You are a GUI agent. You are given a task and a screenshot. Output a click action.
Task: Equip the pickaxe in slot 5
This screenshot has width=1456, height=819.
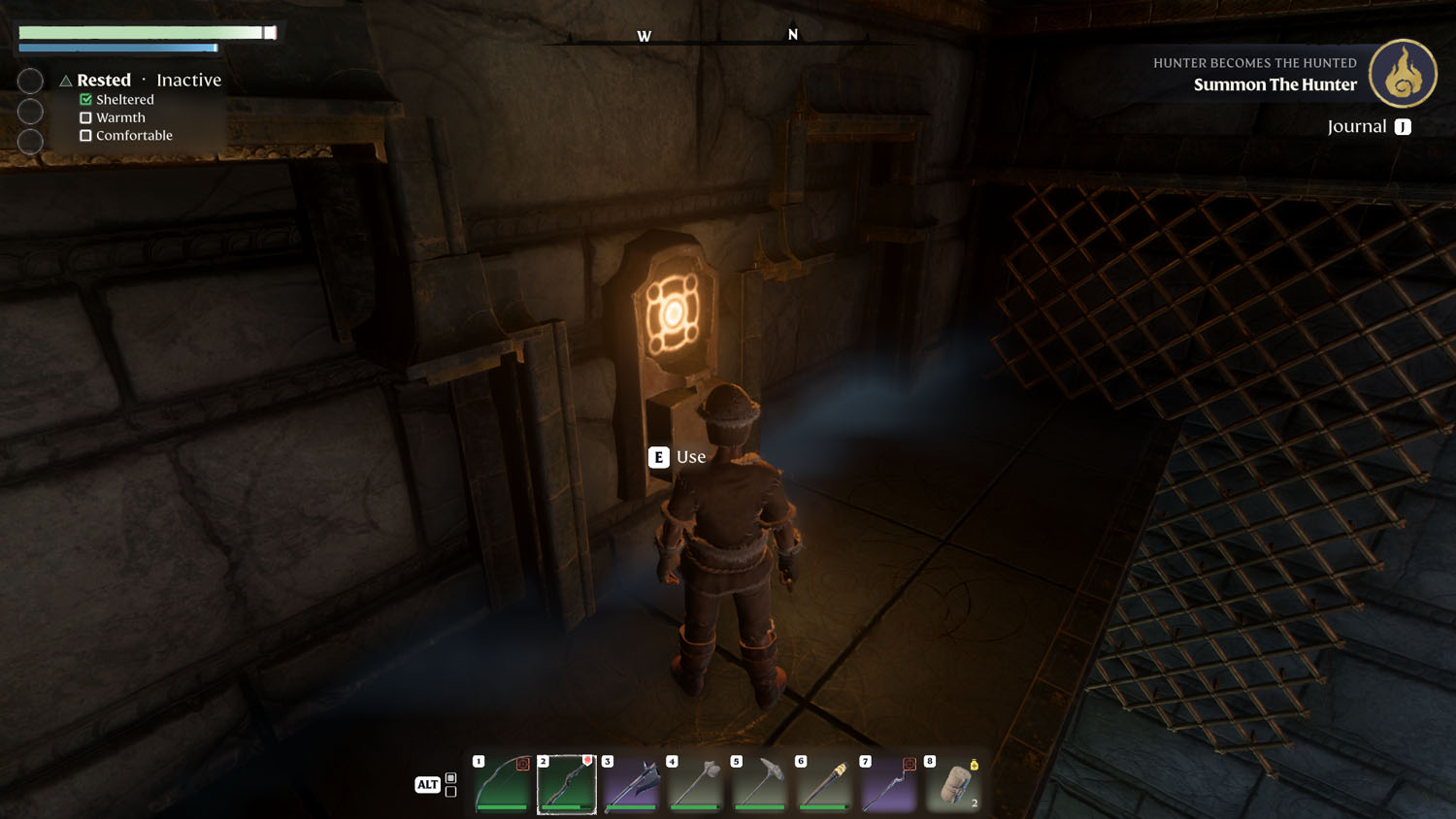760,784
